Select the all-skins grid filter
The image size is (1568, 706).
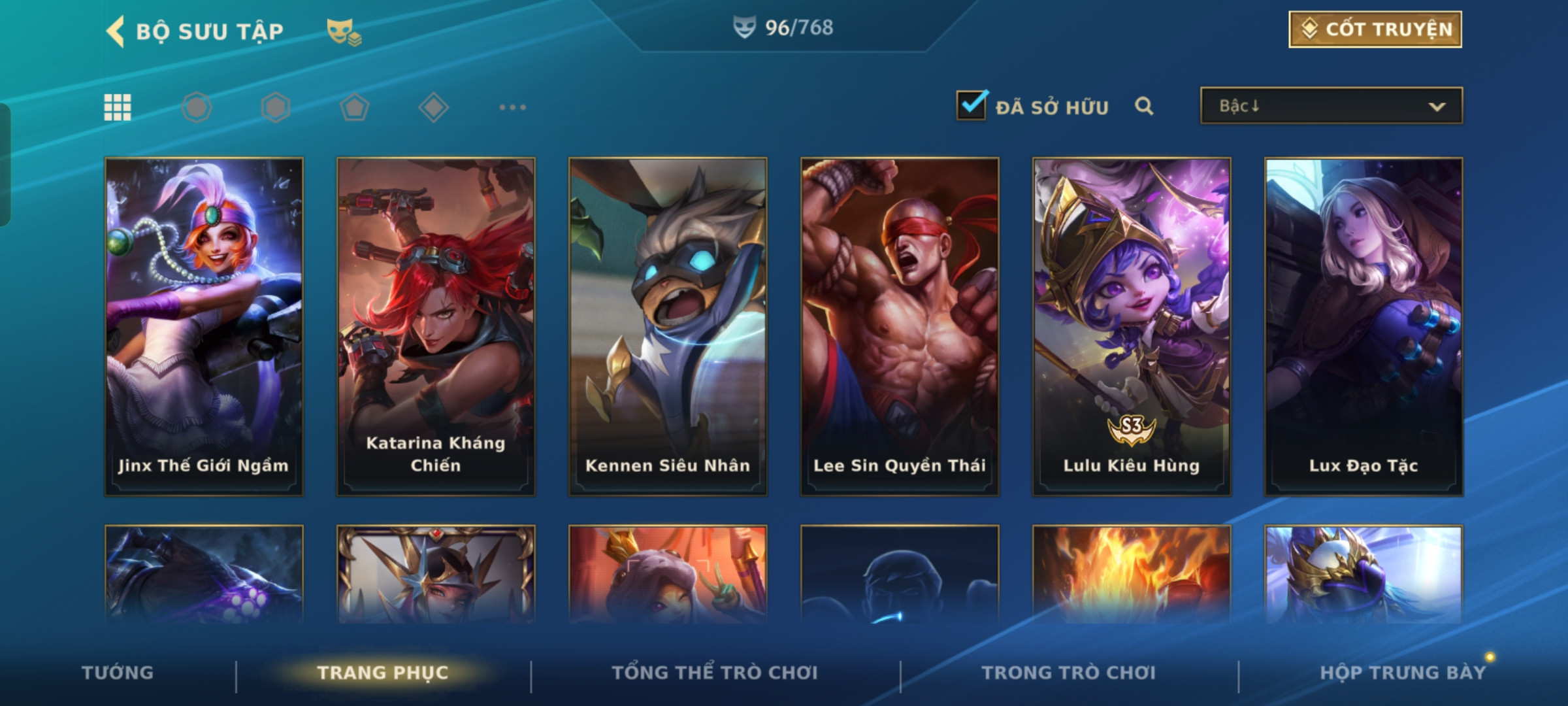click(x=118, y=107)
